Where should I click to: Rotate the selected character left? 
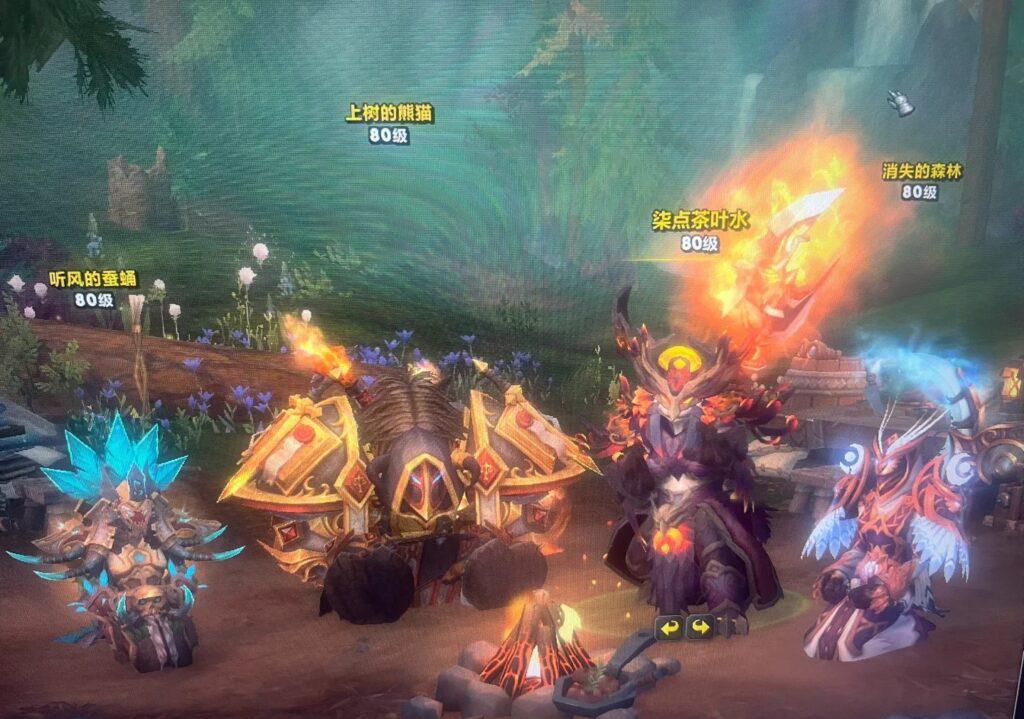coord(669,628)
